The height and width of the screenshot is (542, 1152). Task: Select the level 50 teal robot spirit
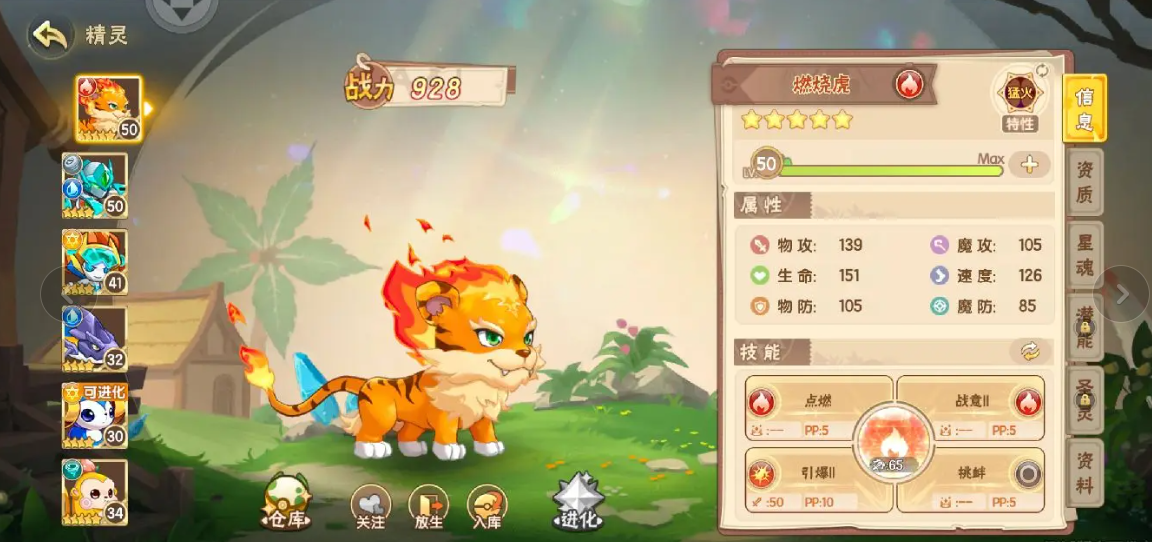(x=95, y=185)
